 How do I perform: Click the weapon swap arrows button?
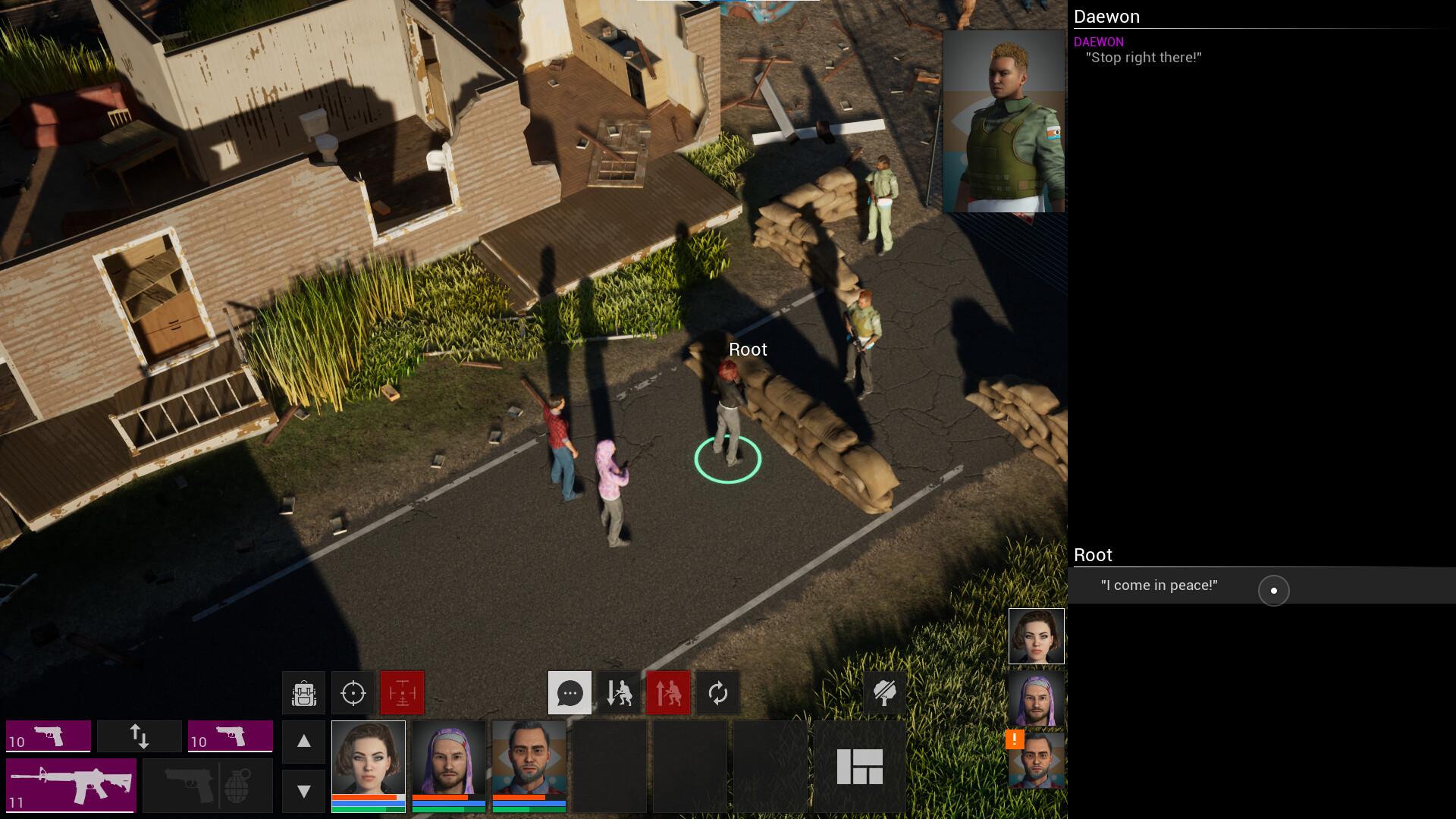pyautogui.click(x=140, y=736)
